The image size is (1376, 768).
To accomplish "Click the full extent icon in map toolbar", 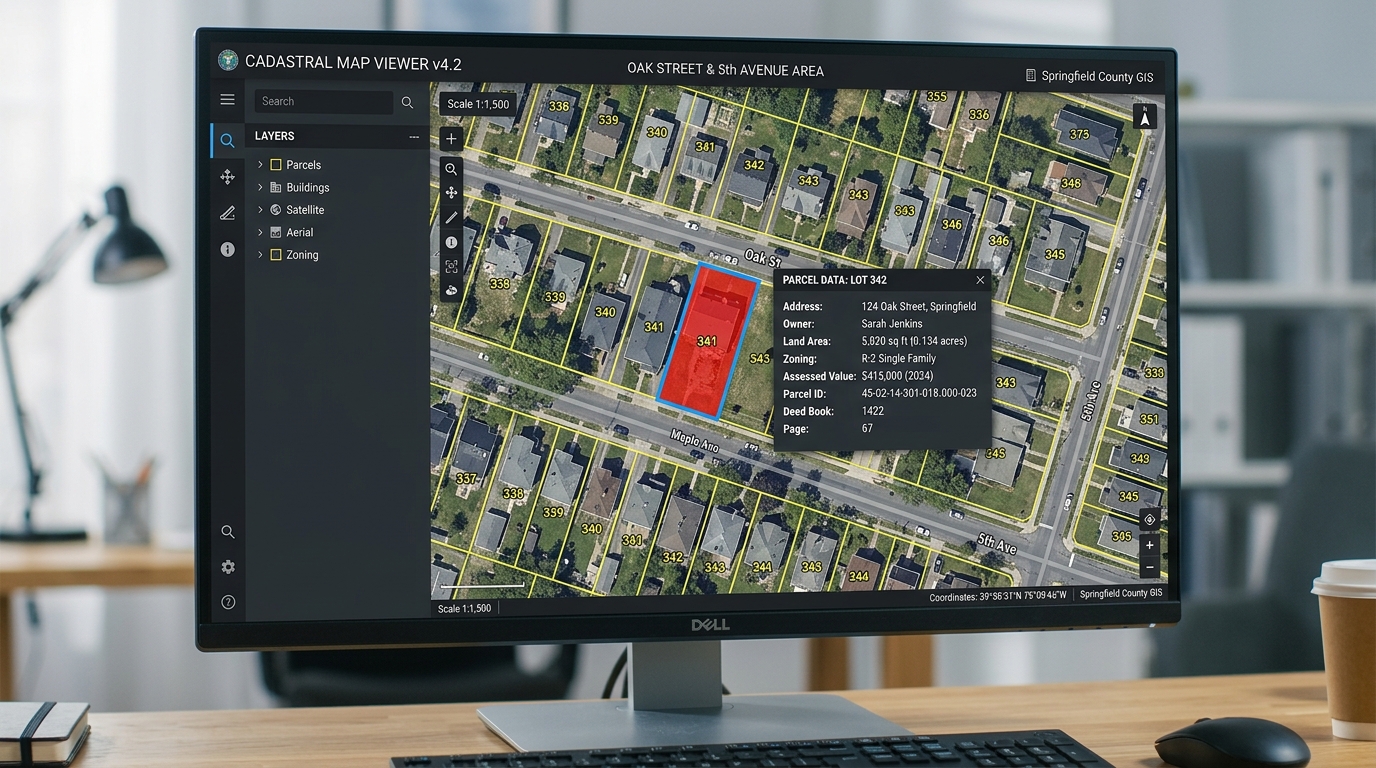I will pyautogui.click(x=451, y=266).
